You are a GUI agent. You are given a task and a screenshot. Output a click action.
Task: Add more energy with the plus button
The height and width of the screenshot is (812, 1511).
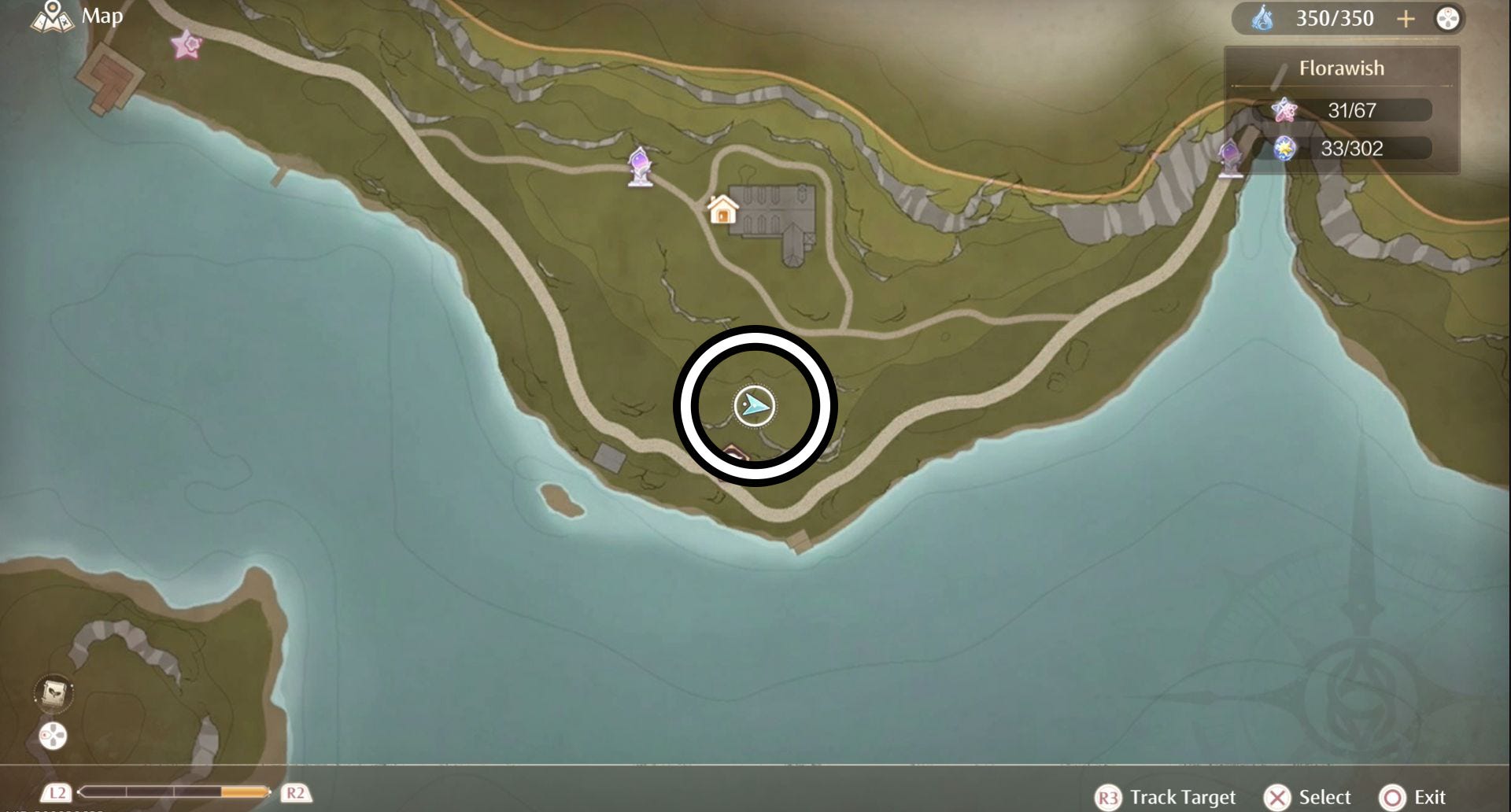click(1406, 19)
